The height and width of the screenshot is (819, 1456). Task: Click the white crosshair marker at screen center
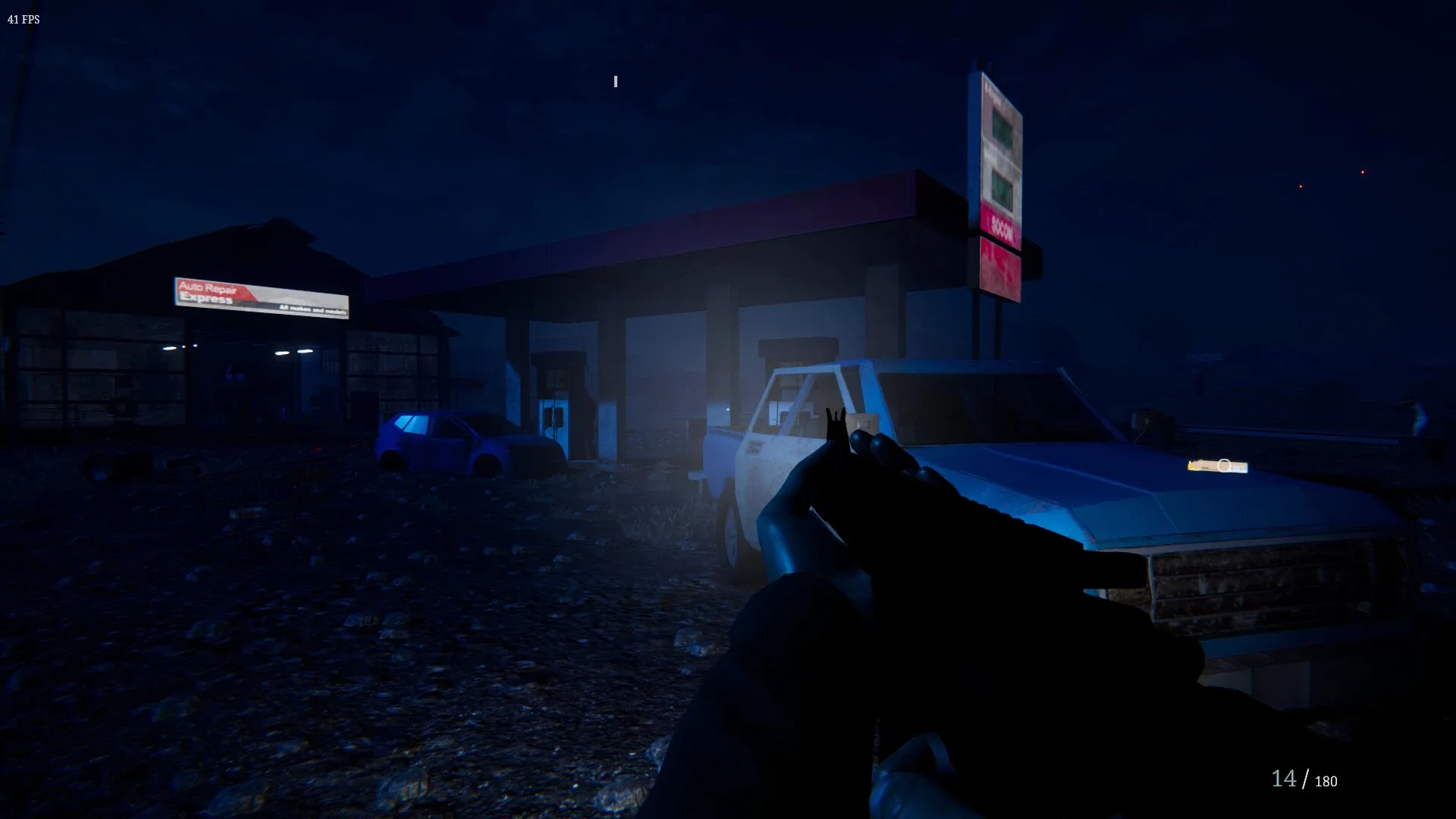[x=614, y=82]
